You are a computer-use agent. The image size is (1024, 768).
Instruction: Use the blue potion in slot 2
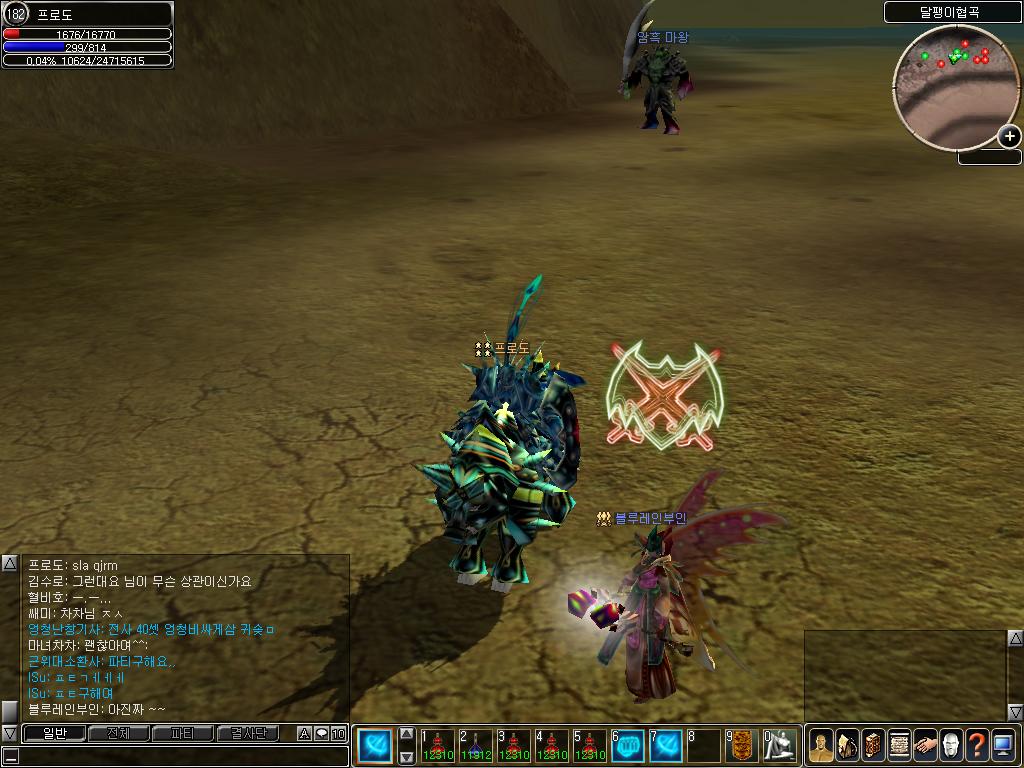click(476, 746)
